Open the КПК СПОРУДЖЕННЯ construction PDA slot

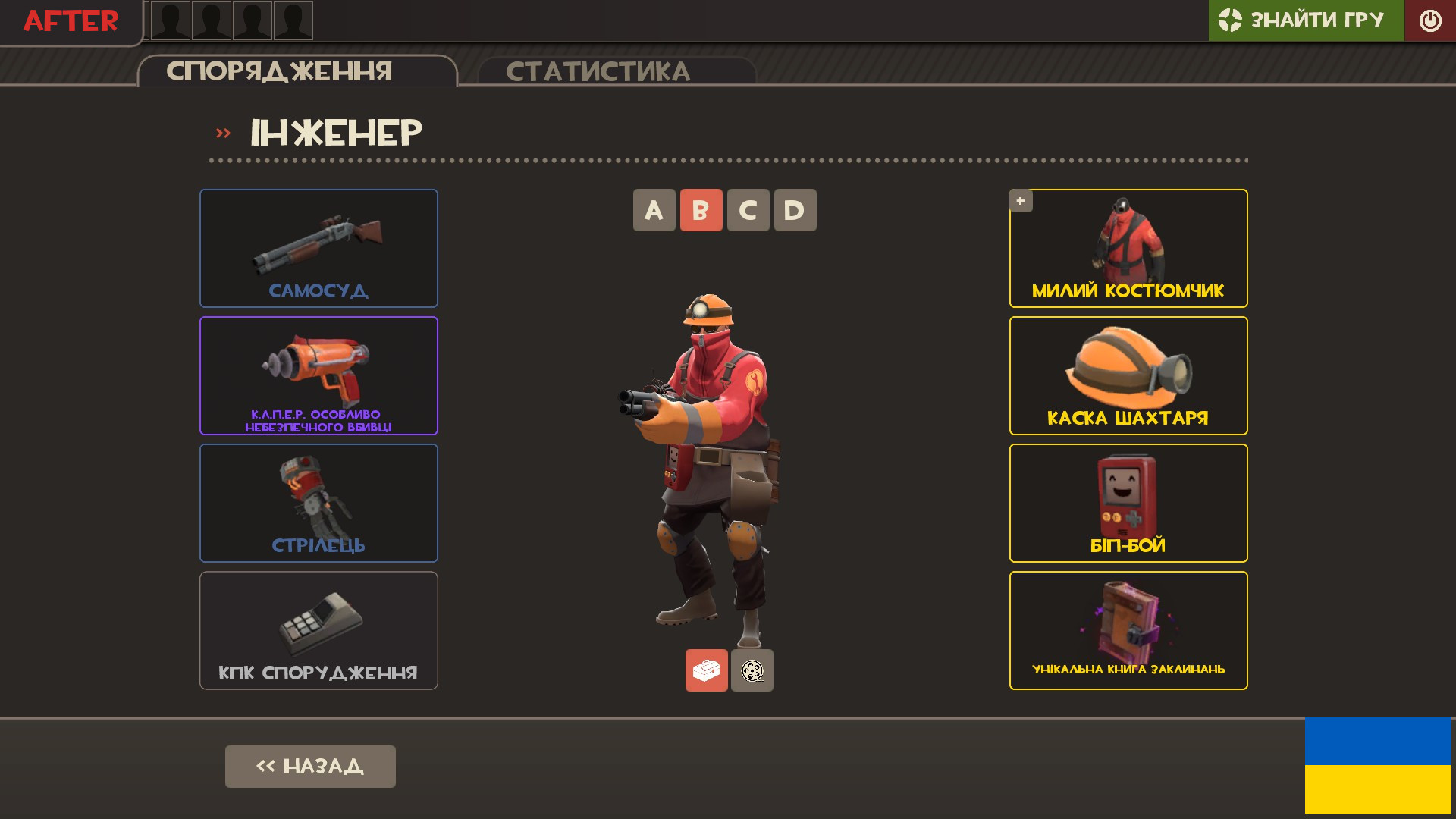pos(318,629)
